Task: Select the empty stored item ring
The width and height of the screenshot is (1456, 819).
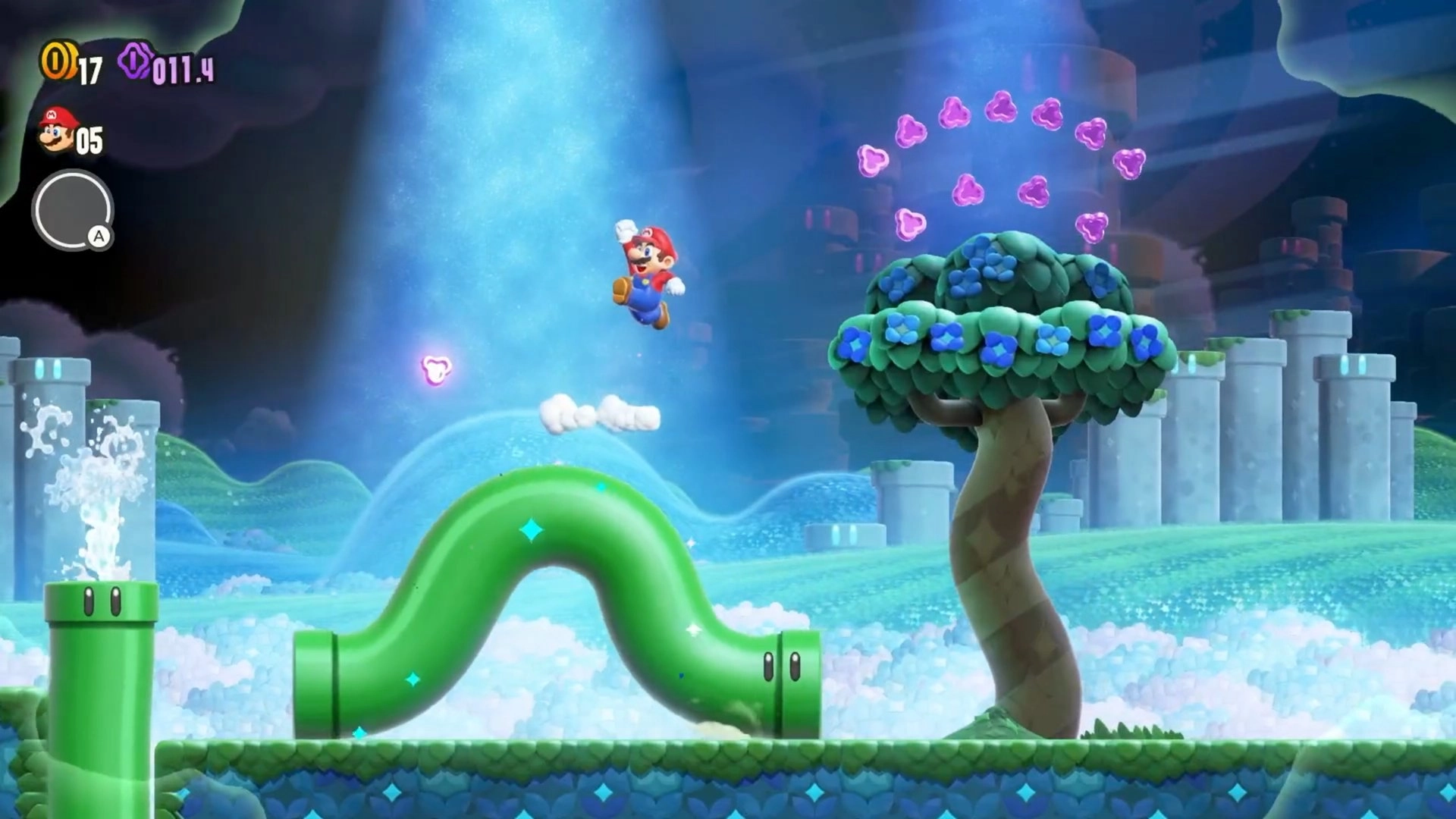Action: tap(72, 210)
